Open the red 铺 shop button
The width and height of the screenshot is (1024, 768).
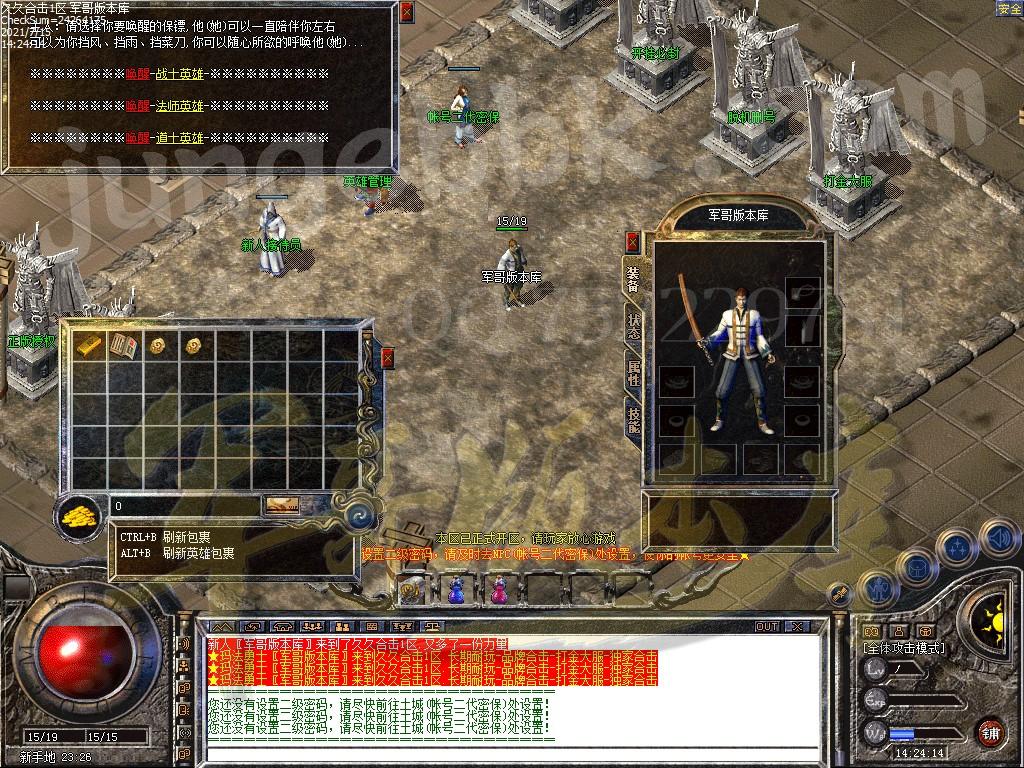tap(989, 731)
